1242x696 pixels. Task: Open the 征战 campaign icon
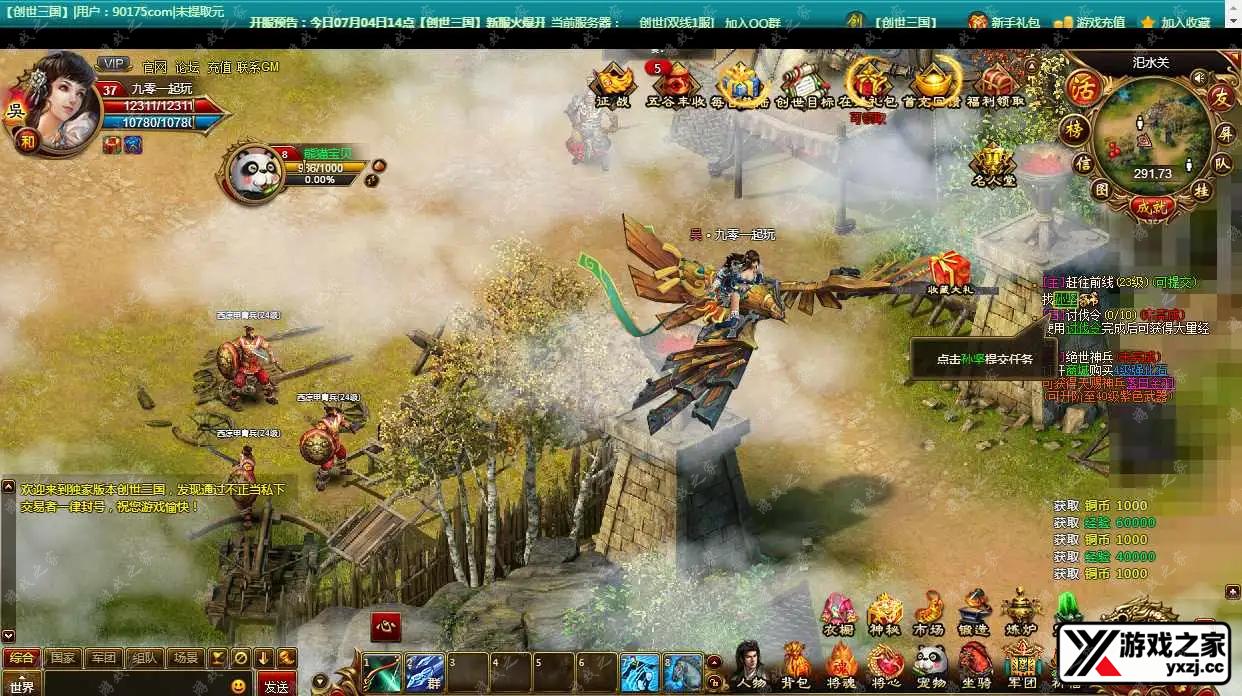[x=613, y=85]
